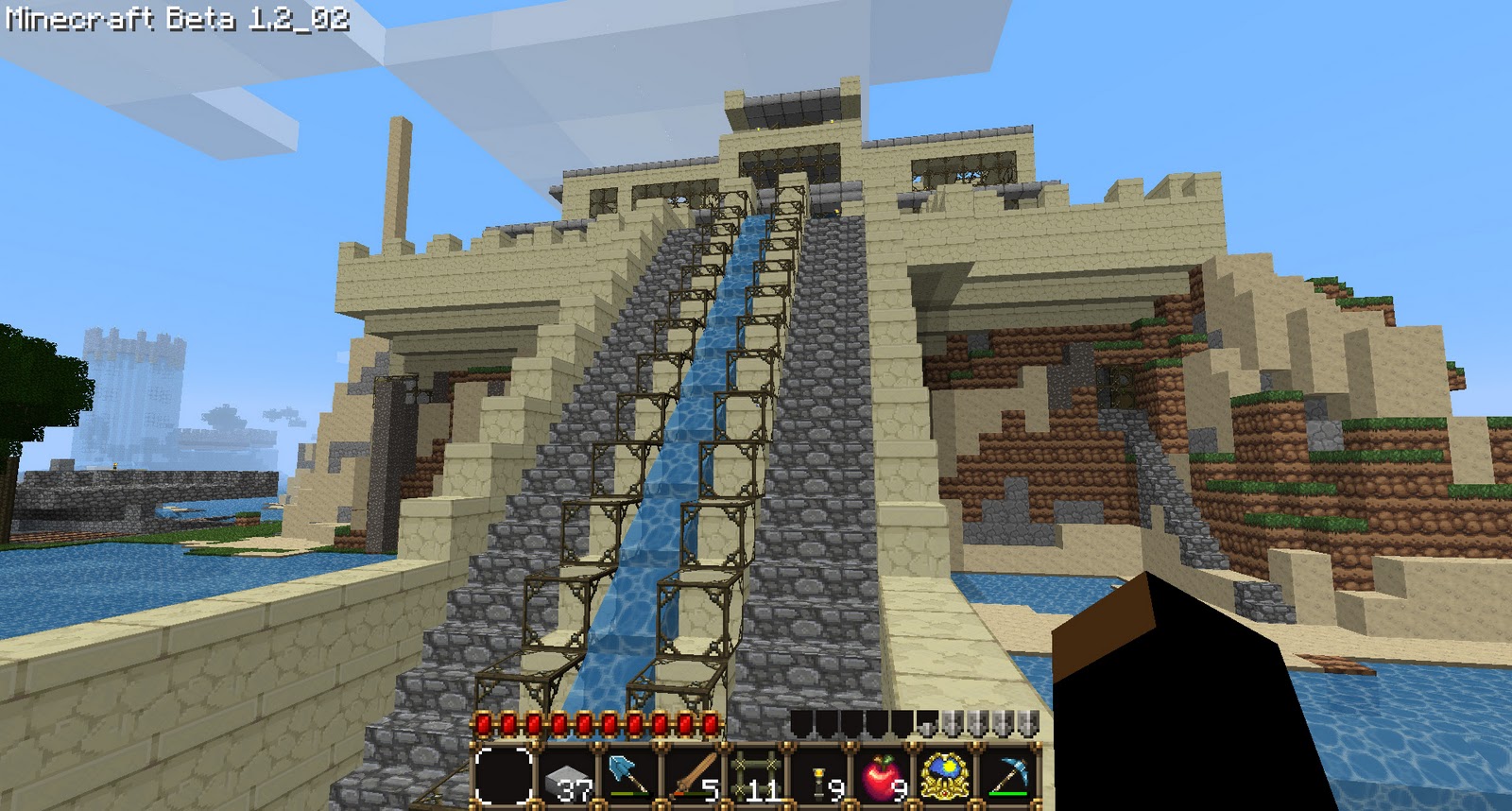The height and width of the screenshot is (811, 1512).
Task: Click the rightmost health heart
Action: [x=709, y=725]
